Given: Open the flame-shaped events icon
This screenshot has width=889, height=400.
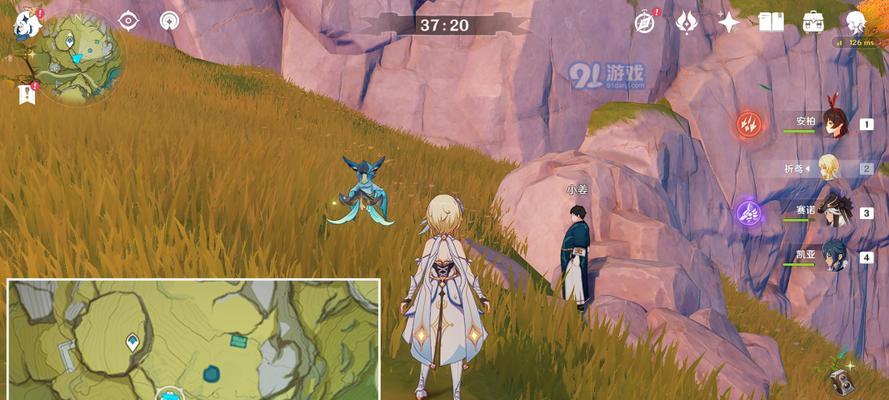Looking at the screenshot, I should [687, 21].
